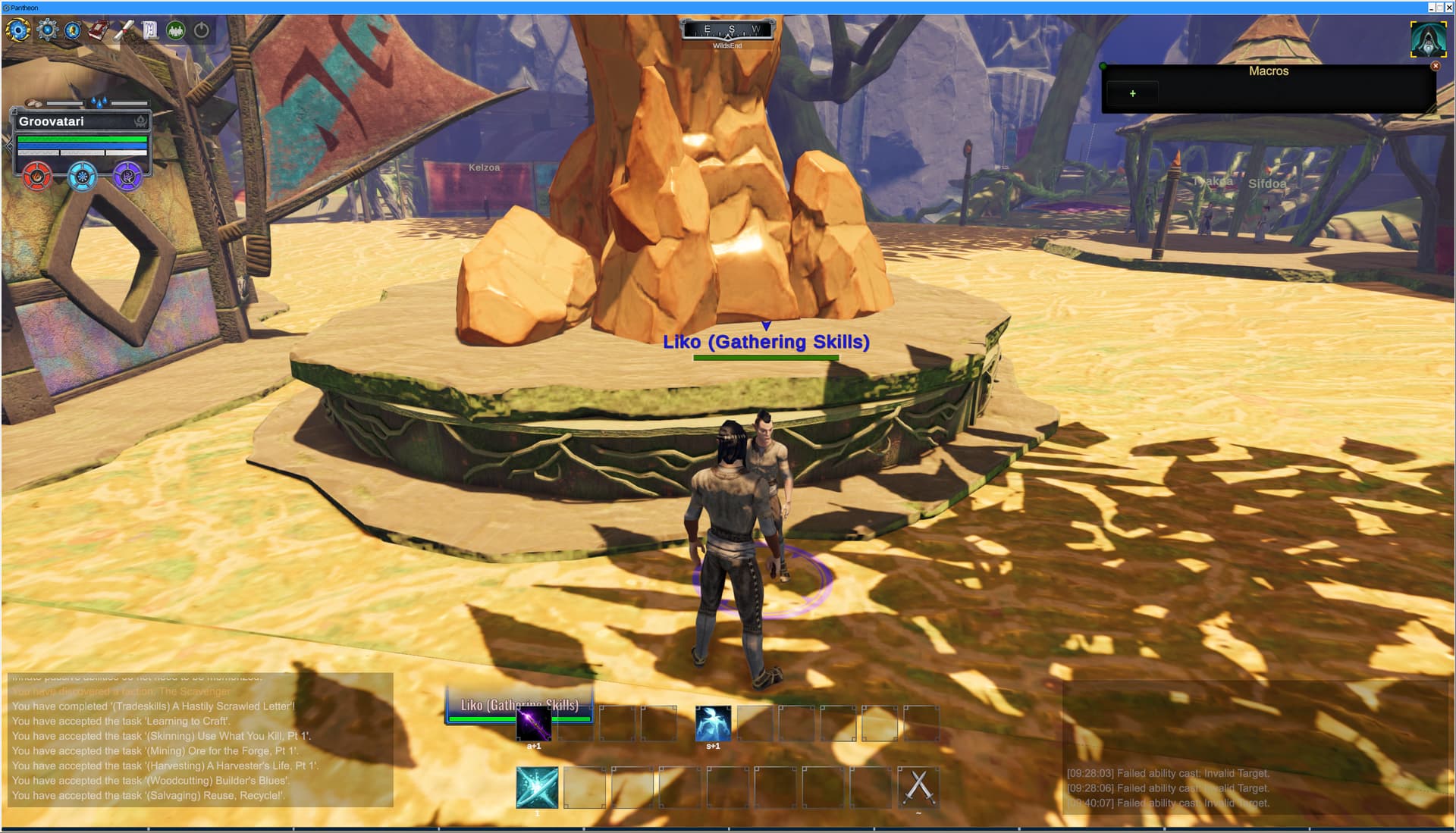The width and height of the screenshot is (1456, 833).
Task: Click the red flame orb under Groovatari
Action: point(37,177)
